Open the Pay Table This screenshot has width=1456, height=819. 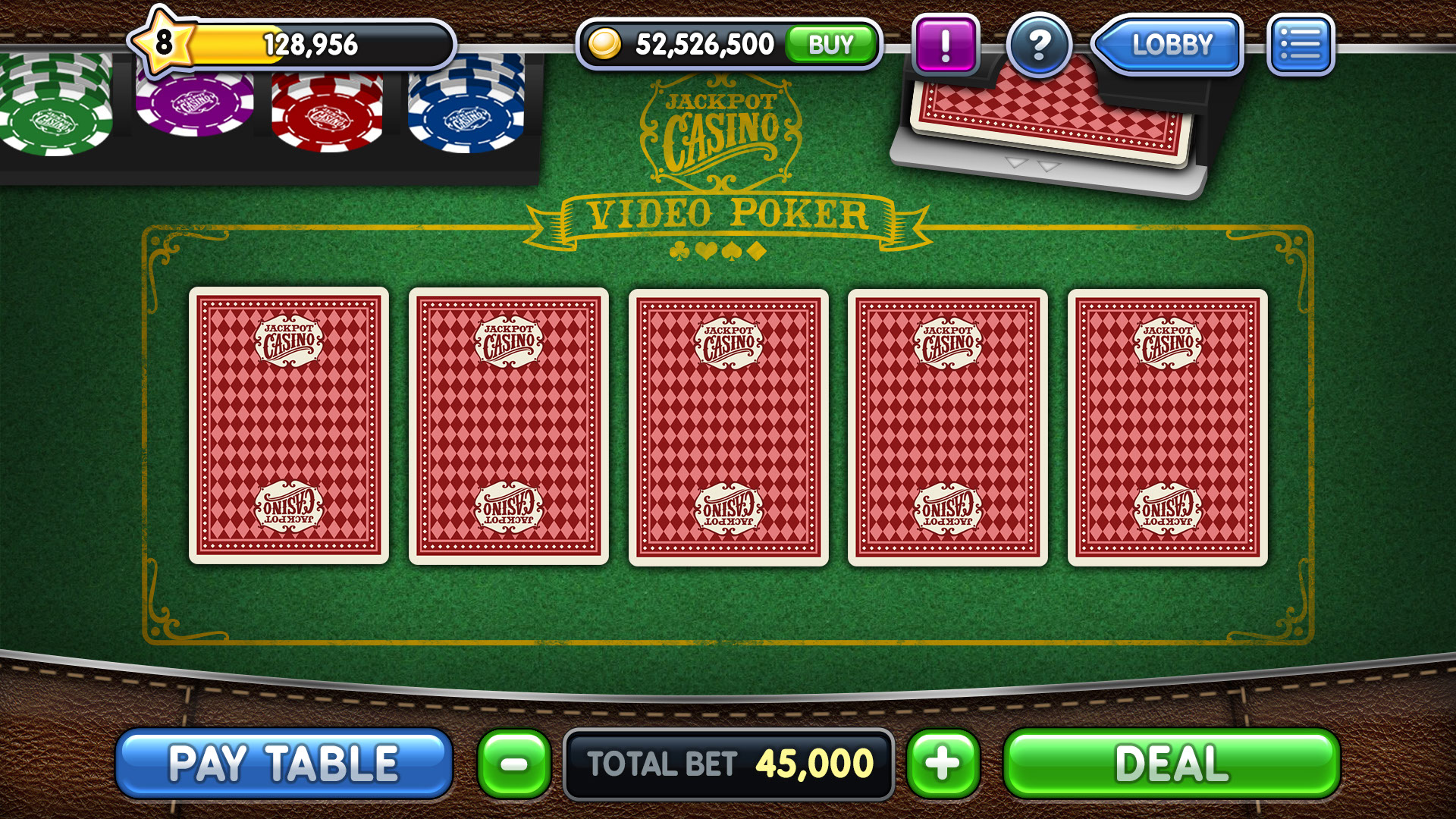(284, 763)
